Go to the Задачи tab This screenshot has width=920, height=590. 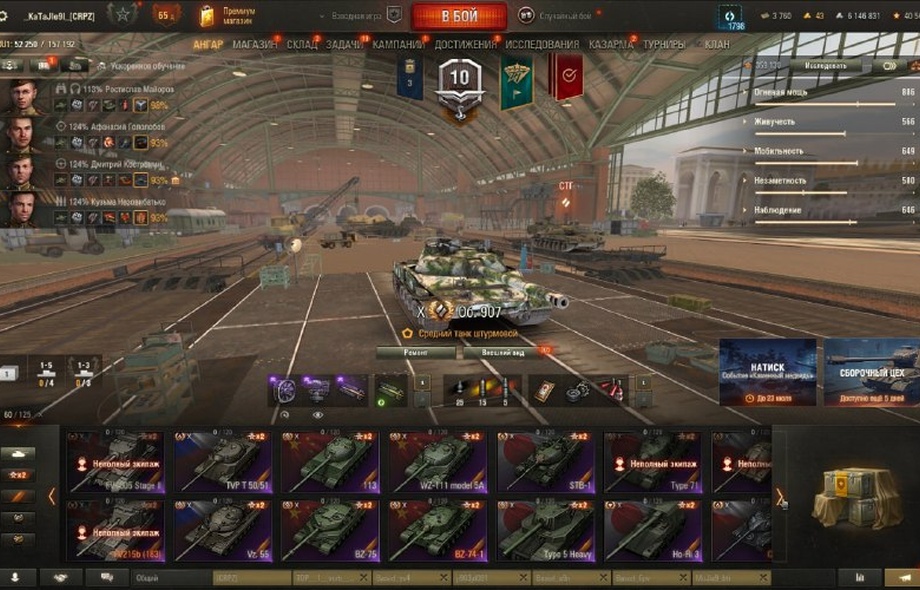345,45
